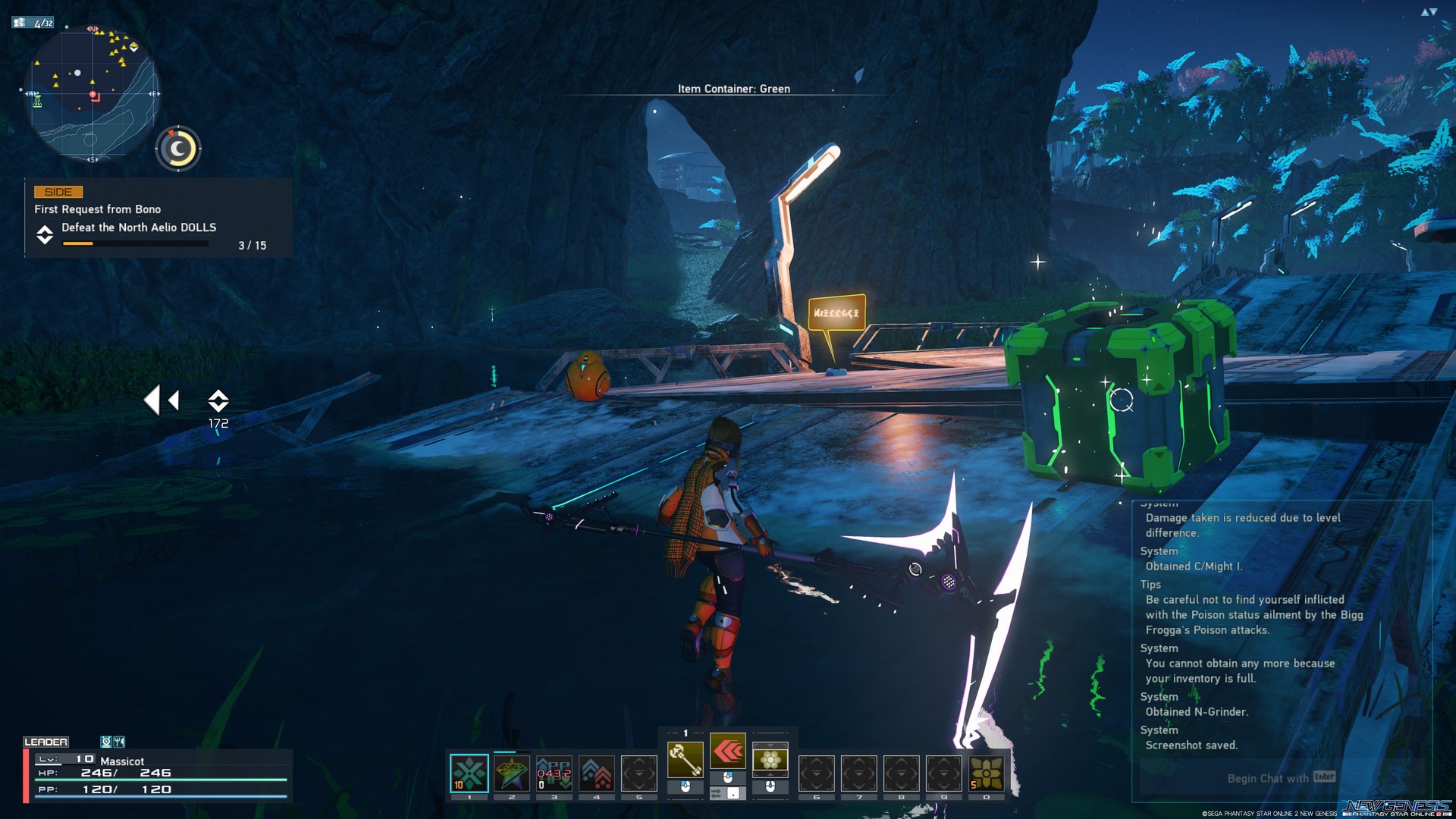Activate the red triple-chevron photon art

pos(728,752)
